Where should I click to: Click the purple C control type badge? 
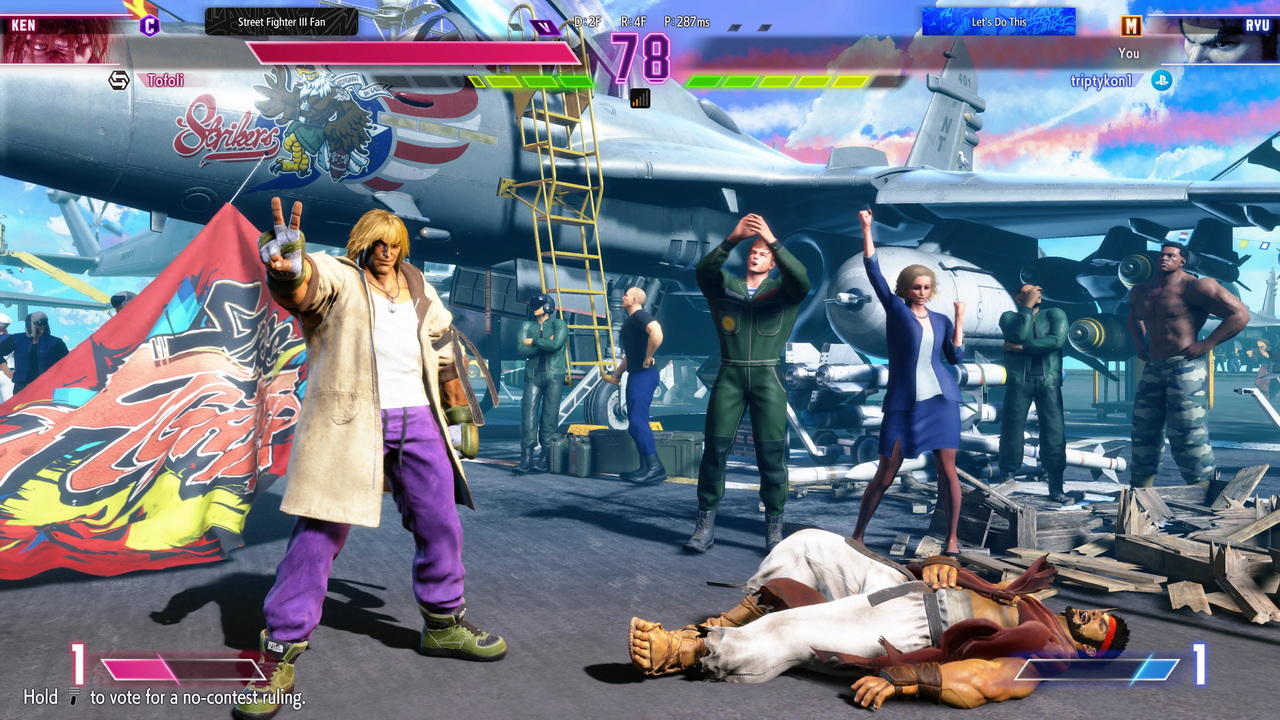149,26
